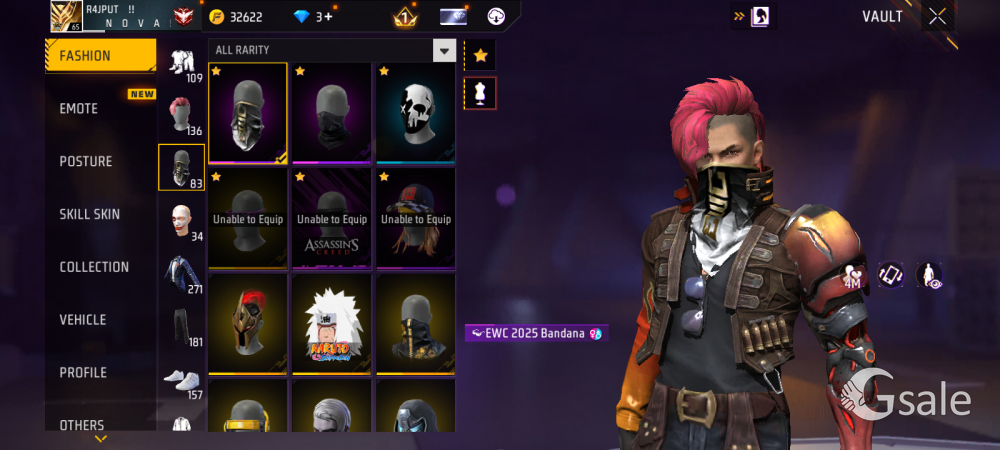
Task: Show the white shoes subcategory
Action: click(x=181, y=380)
